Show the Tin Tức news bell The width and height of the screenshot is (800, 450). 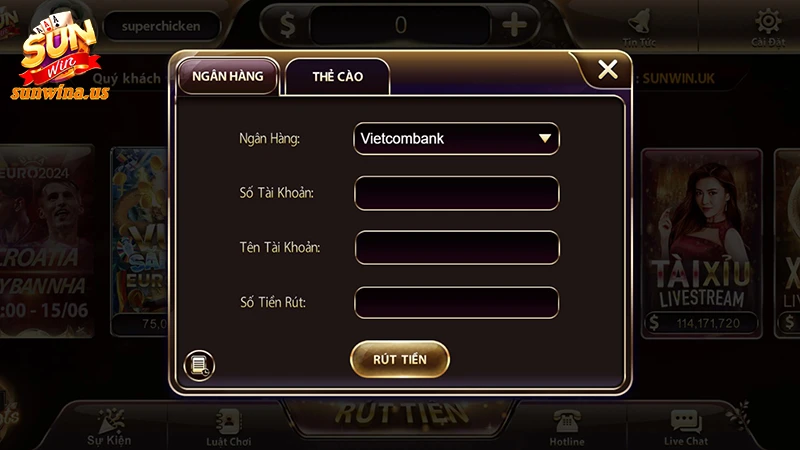tap(639, 25)
